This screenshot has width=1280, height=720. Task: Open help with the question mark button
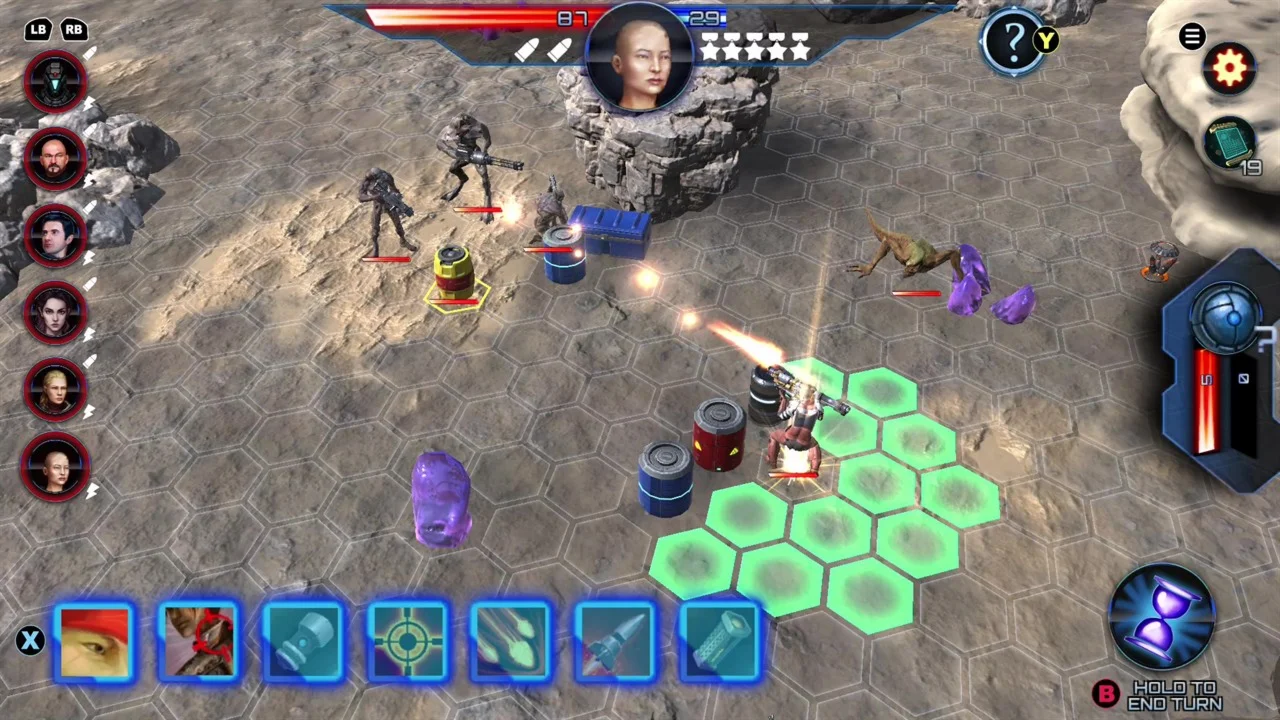click(1013, 41)
